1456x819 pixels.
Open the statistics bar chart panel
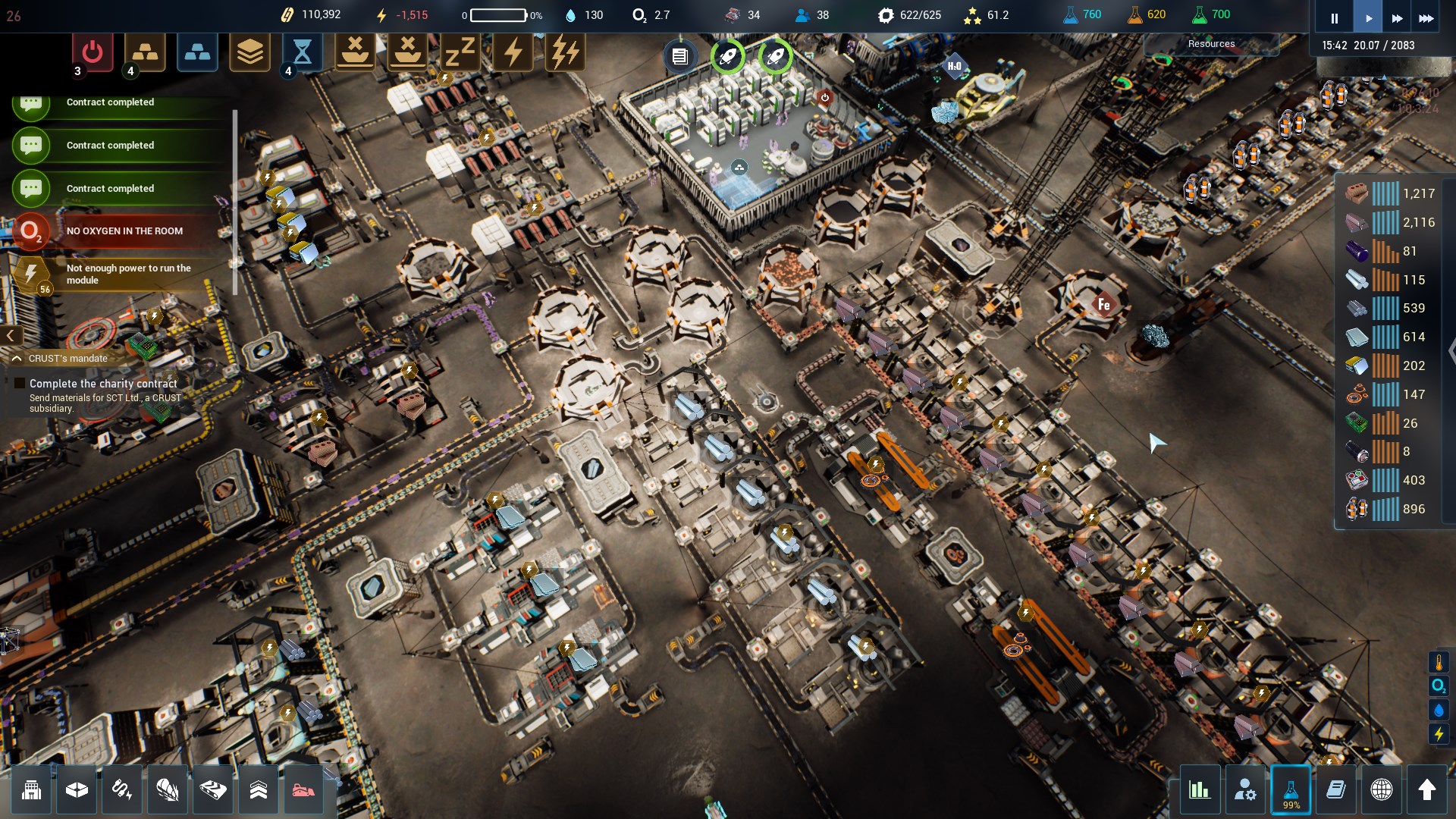[1200, 790]
